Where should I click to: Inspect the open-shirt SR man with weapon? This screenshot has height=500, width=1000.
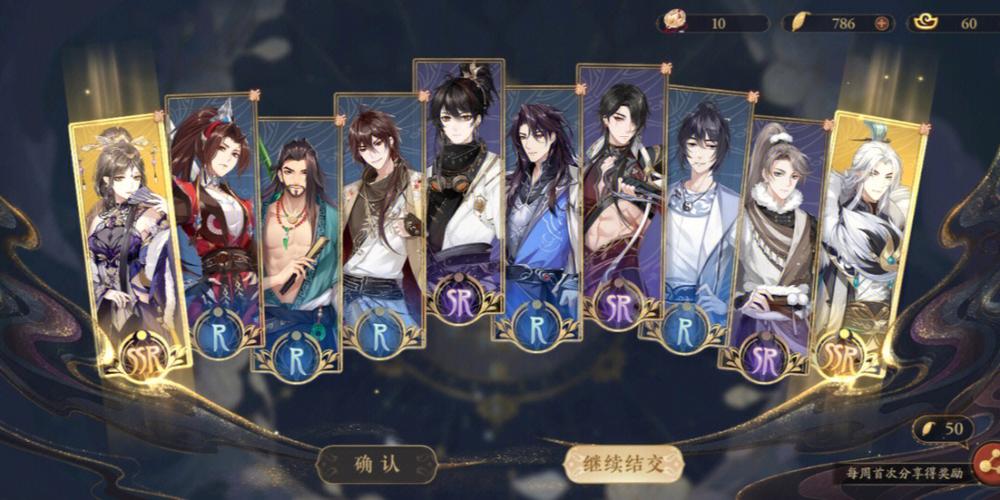coord(620,195)
